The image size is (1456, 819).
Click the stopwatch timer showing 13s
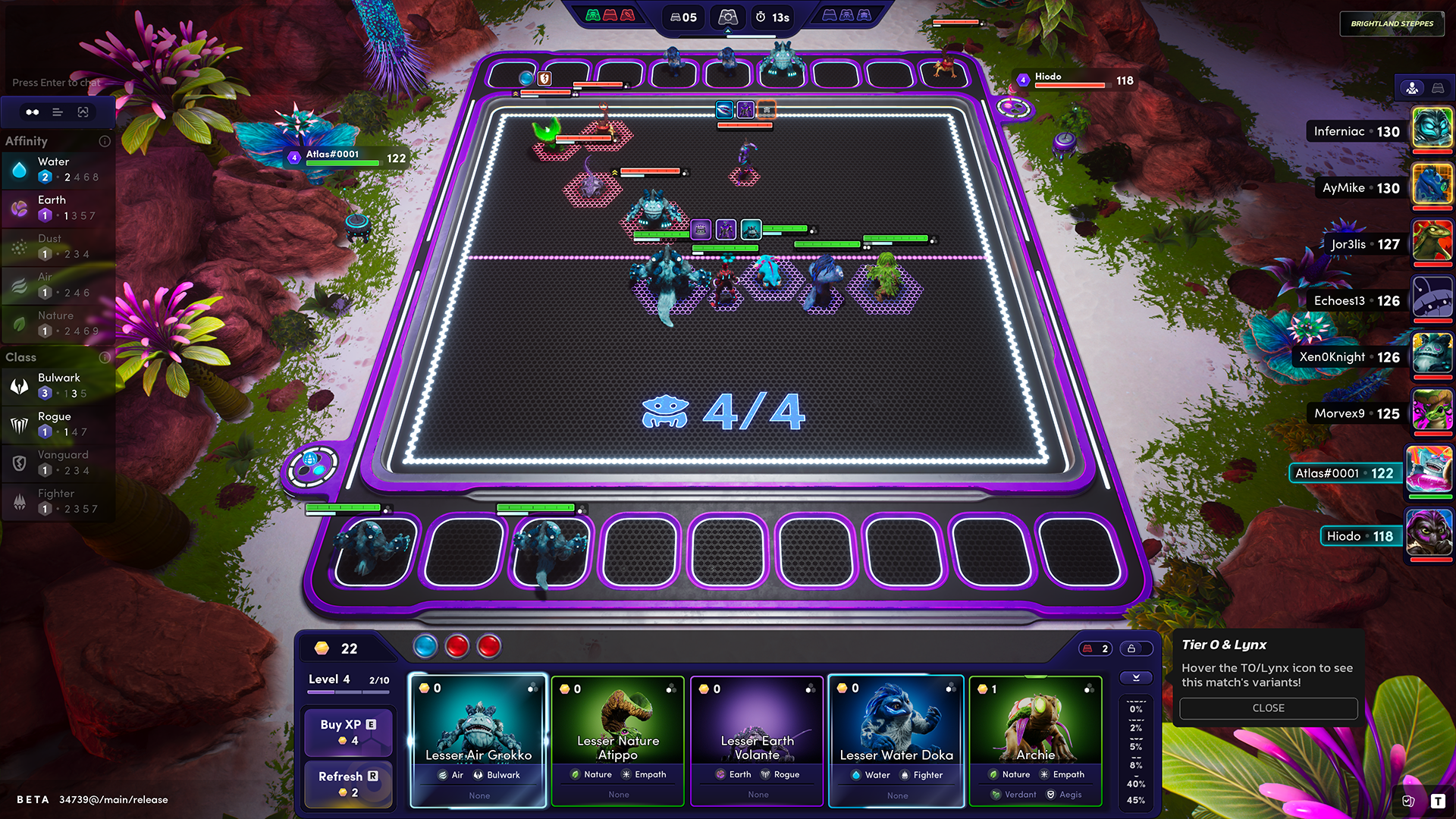771,17
